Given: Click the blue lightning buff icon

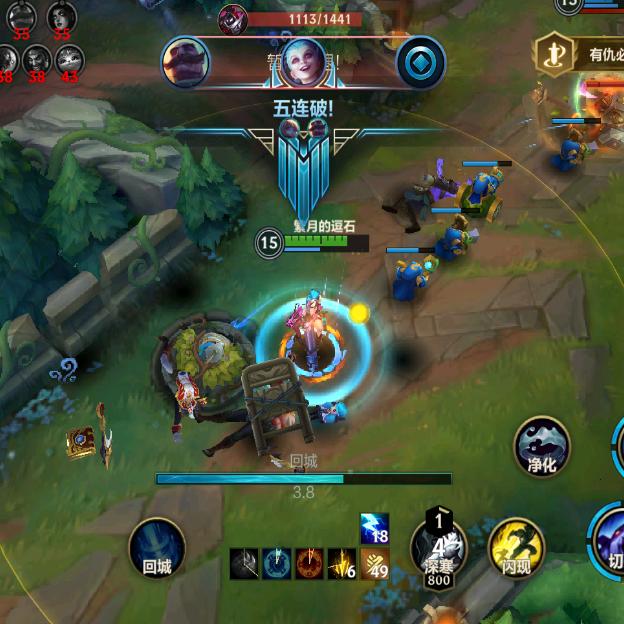Looking at the screenshot, I should click(x=375, y=529).
